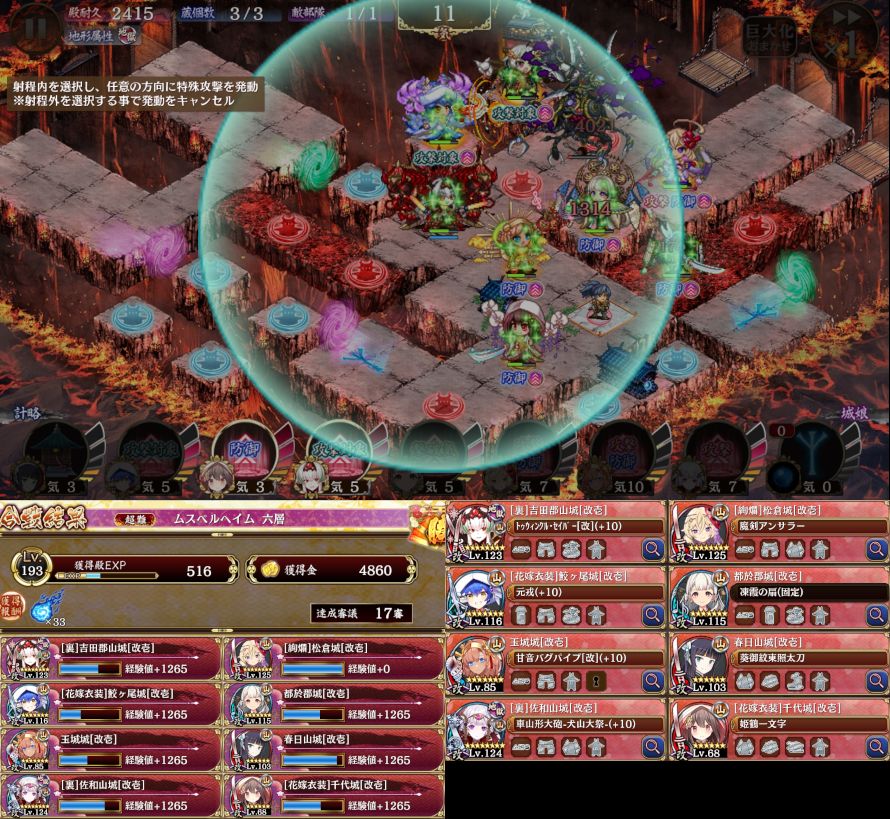Image resolution: width=890 pixels, height=819 pixels.
Task: Click the 千代城 experience result row
Action: [x=335, y=796]
